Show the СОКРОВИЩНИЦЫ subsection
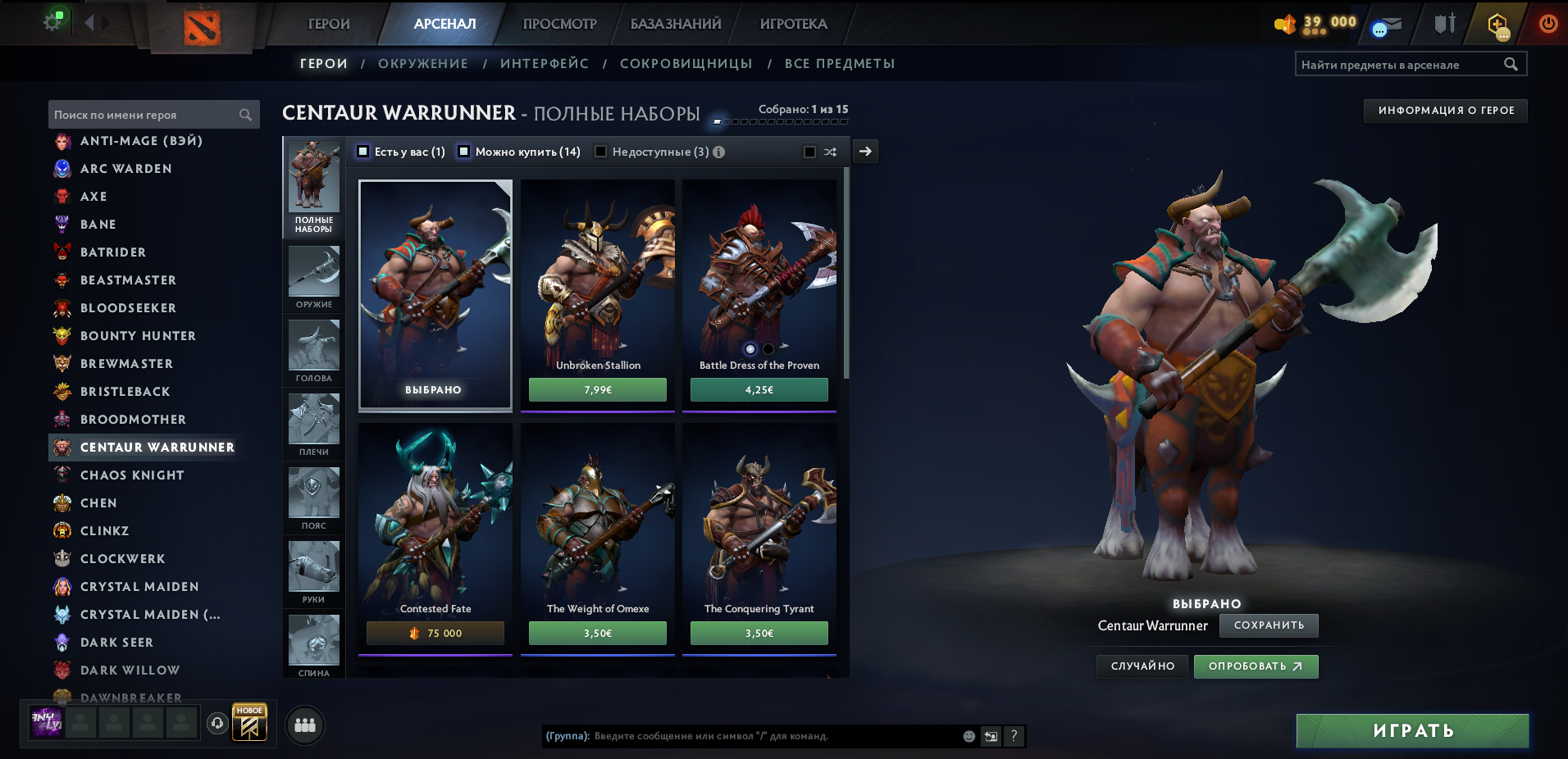 [686, 64]
